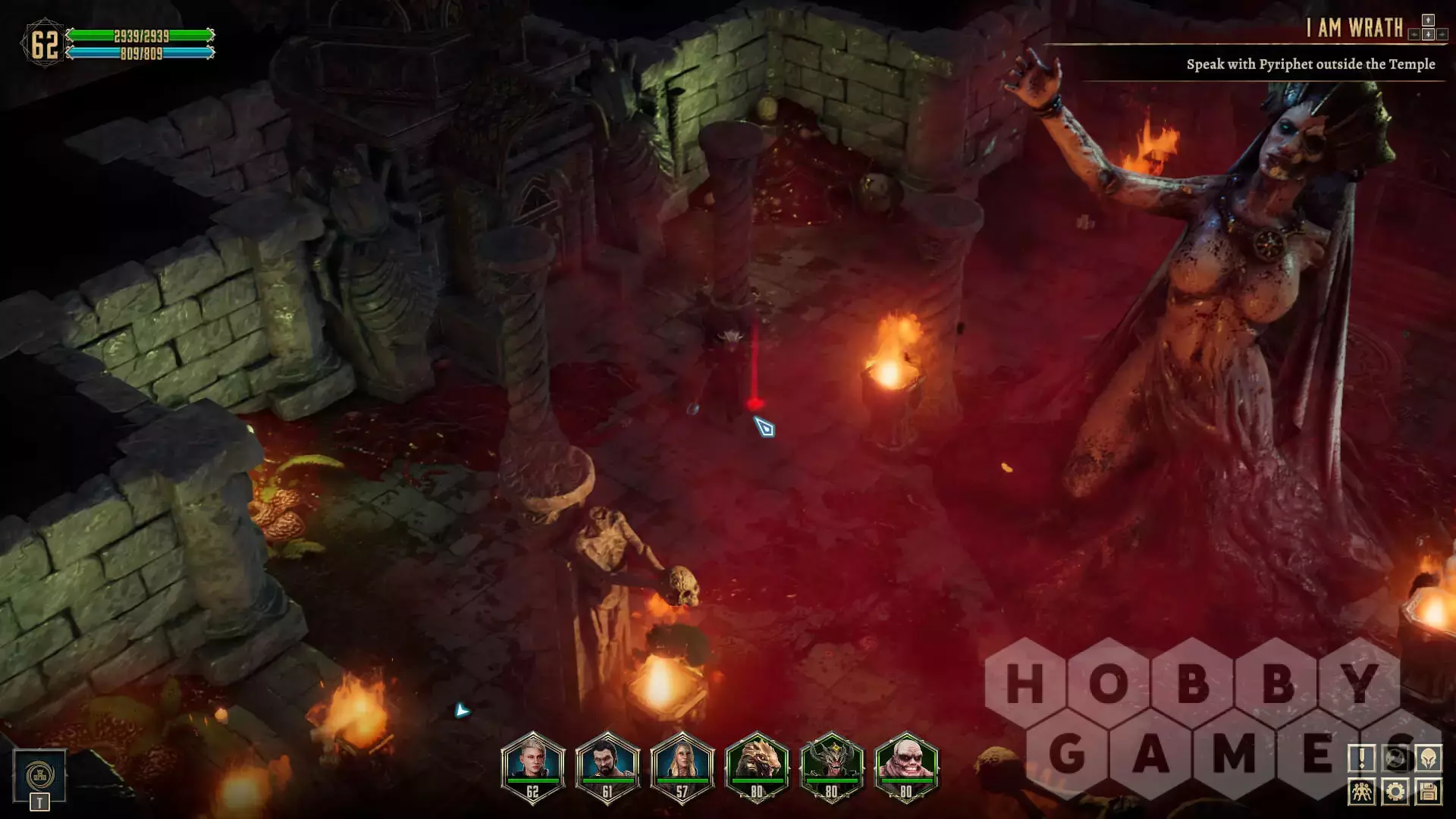This screenshot has width=1456, height=819.
Task: Select the golden beaked creature portrait
Action: point(757,766)
